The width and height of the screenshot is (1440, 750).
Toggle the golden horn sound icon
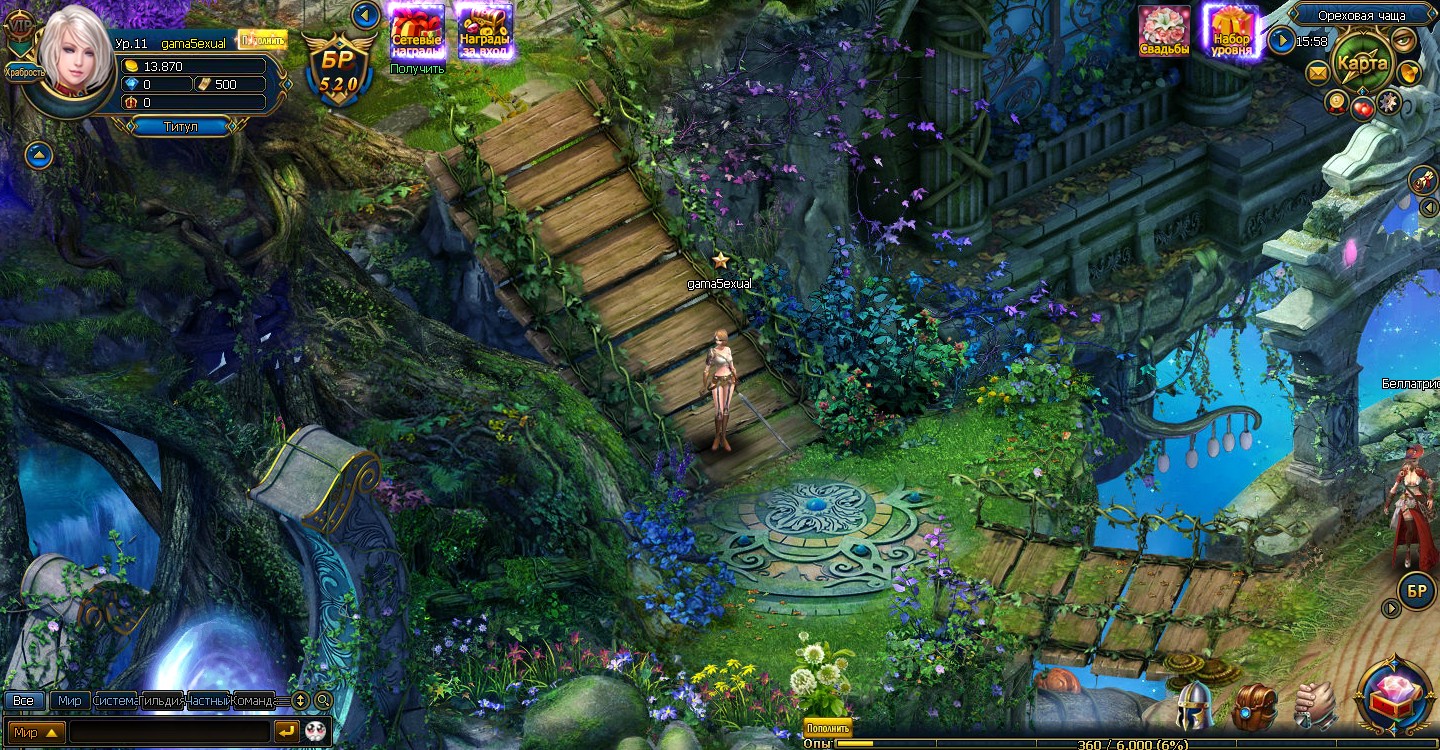tap(1408, 72)
